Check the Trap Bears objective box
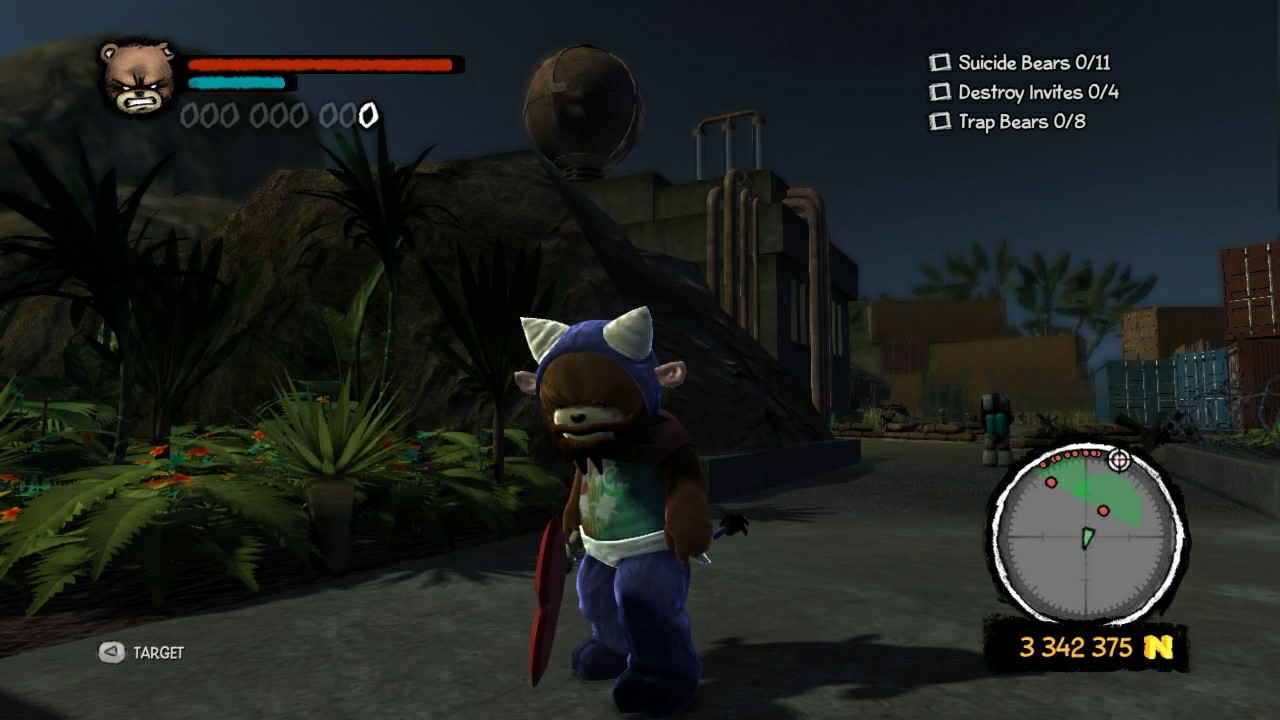This screenshot has width=1280, height=720. point(939,122)
